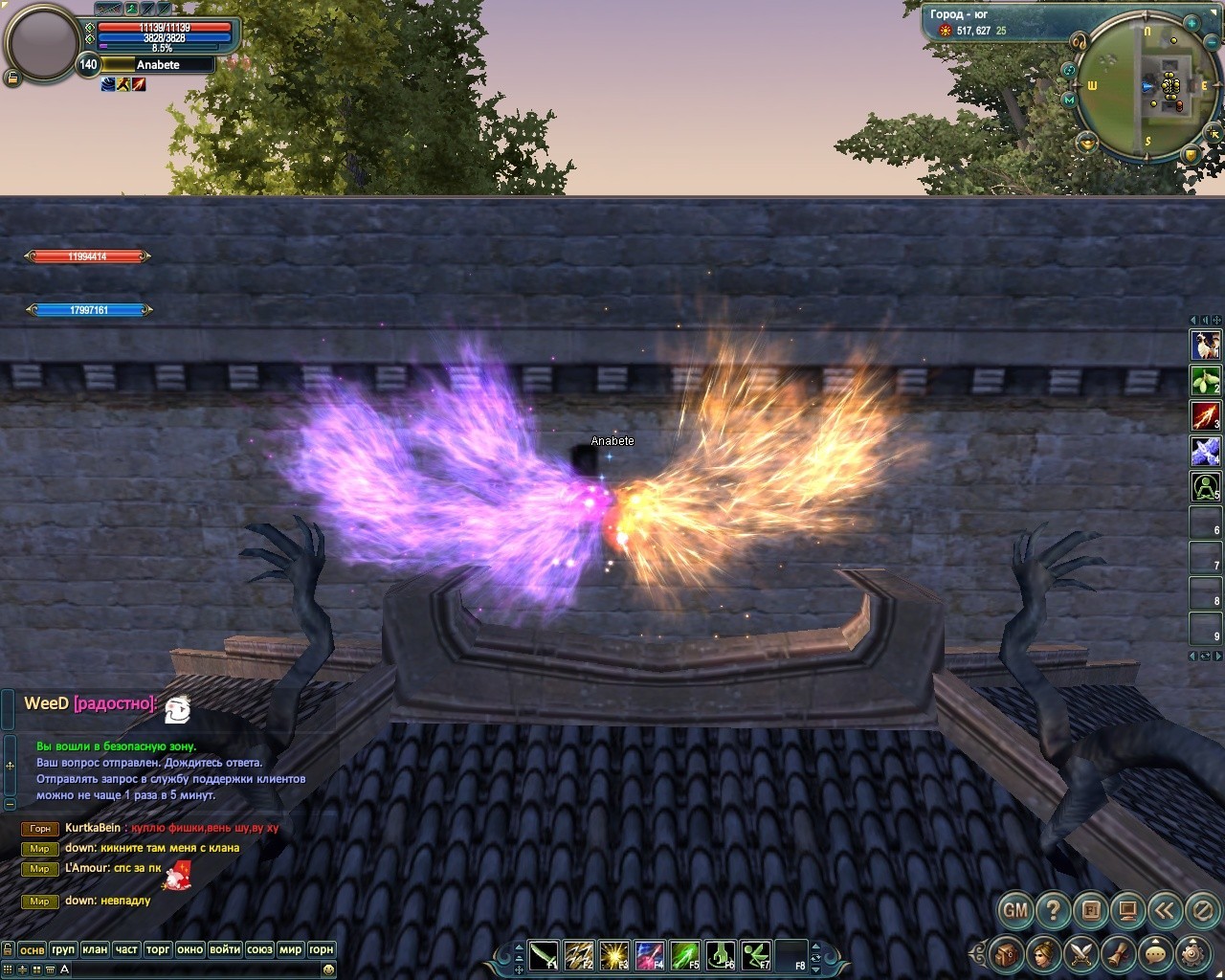Click the chat text input field
The width and height of the screenshot is (1225, 980).
tap(191, 969)
